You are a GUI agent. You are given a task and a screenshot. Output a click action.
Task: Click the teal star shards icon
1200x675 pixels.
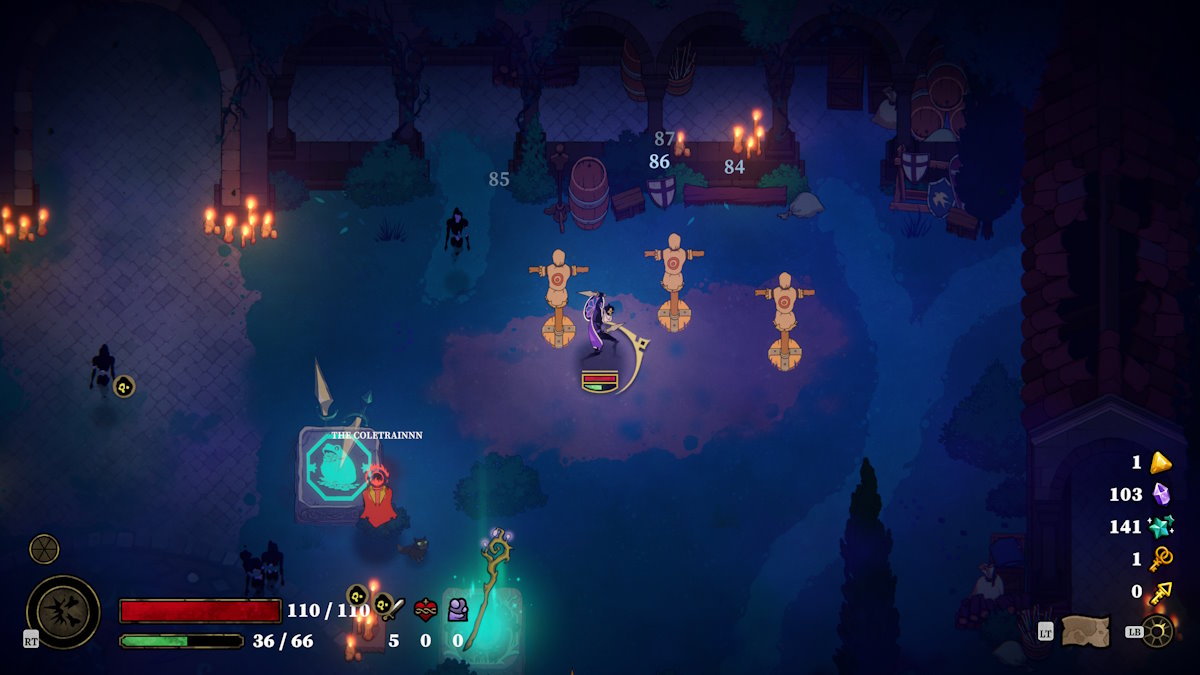click(1160, 526)
